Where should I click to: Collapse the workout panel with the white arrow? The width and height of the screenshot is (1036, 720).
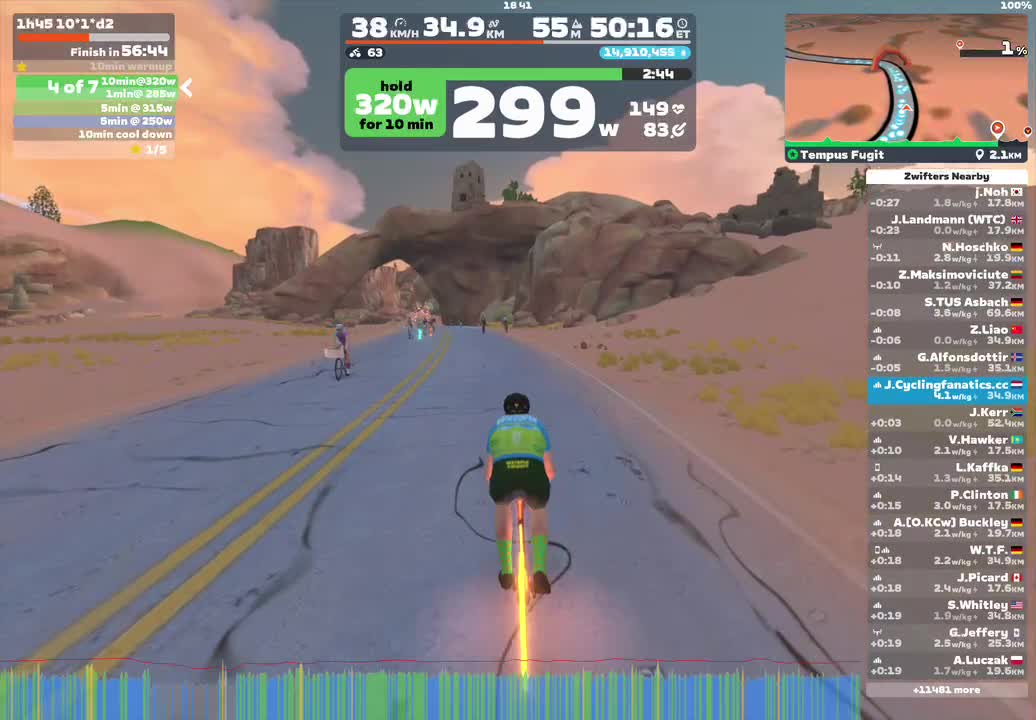[x=186, y=88]
